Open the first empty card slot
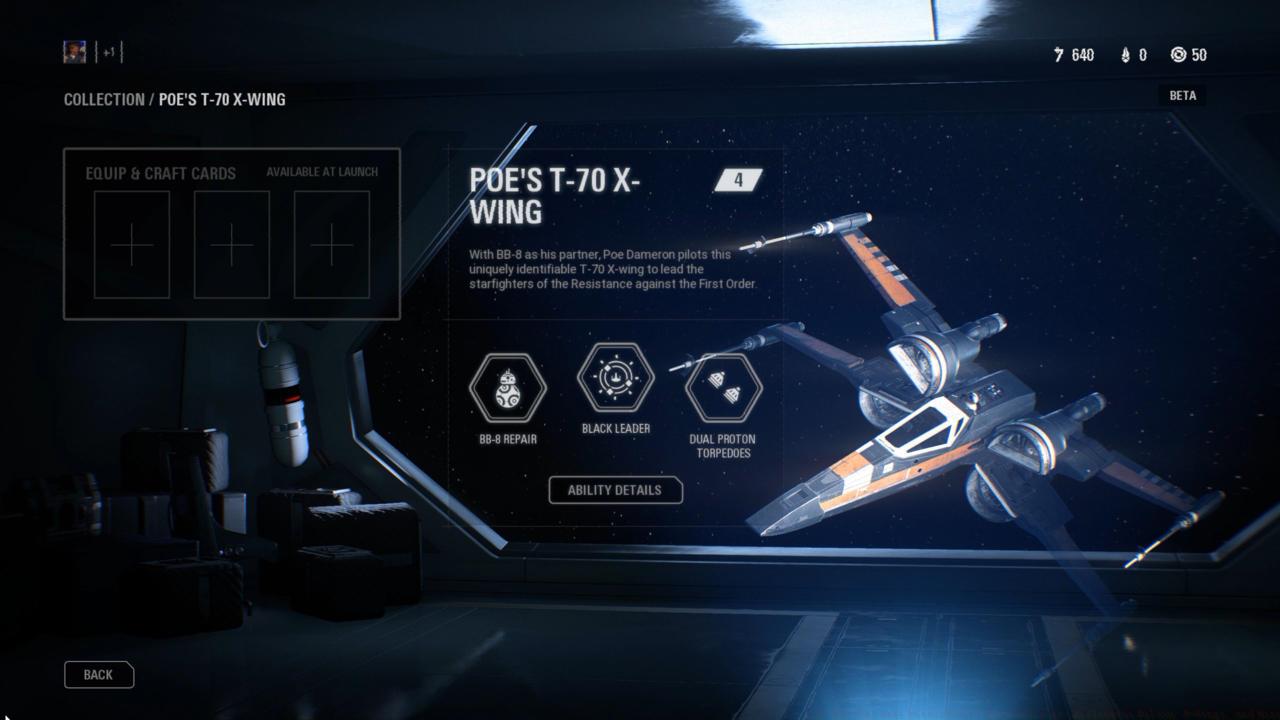The image size is (1280, 720). (131, 244)
